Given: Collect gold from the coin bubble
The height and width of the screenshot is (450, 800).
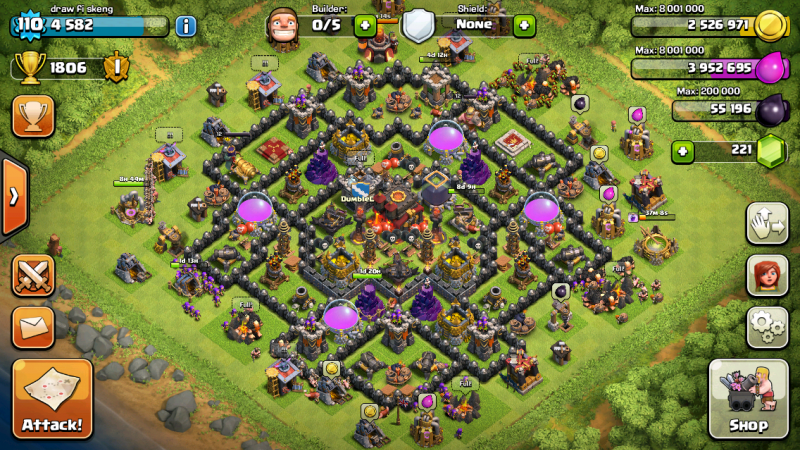Looking at the screenshot, I should [x=599, y=153].
